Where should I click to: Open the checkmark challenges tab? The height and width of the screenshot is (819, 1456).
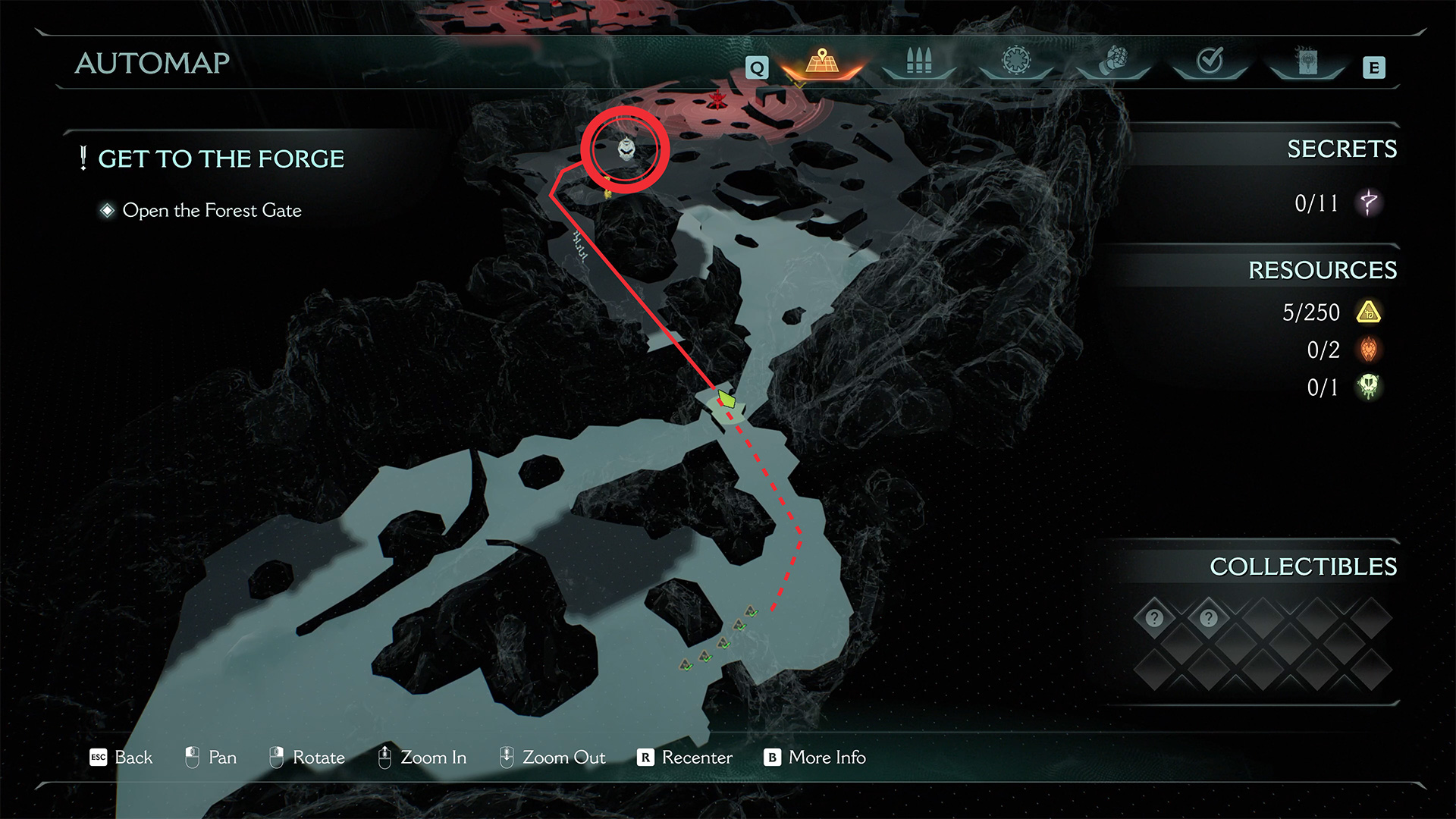(x=1210, y=61)
